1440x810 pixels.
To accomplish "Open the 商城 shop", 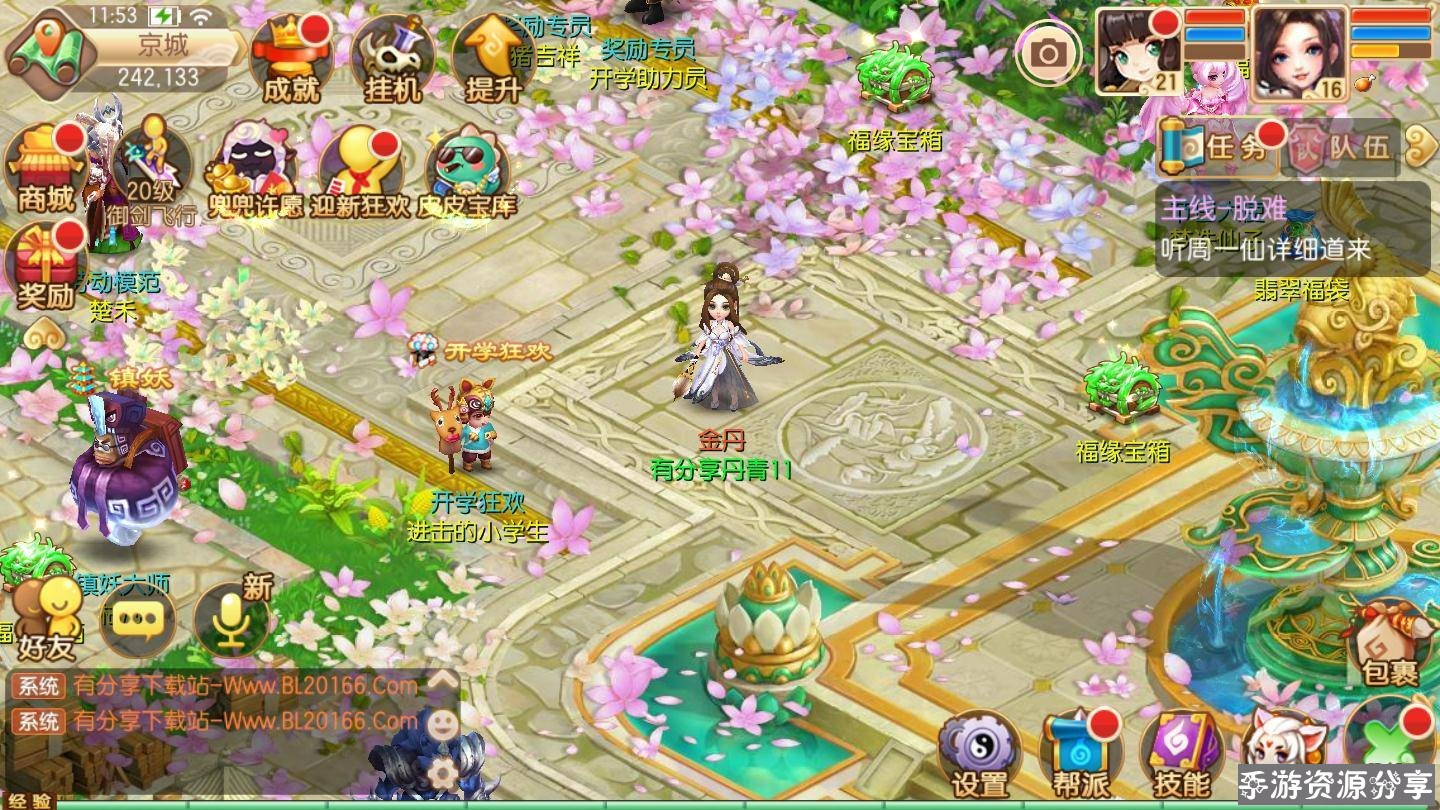I will [46, 170].
